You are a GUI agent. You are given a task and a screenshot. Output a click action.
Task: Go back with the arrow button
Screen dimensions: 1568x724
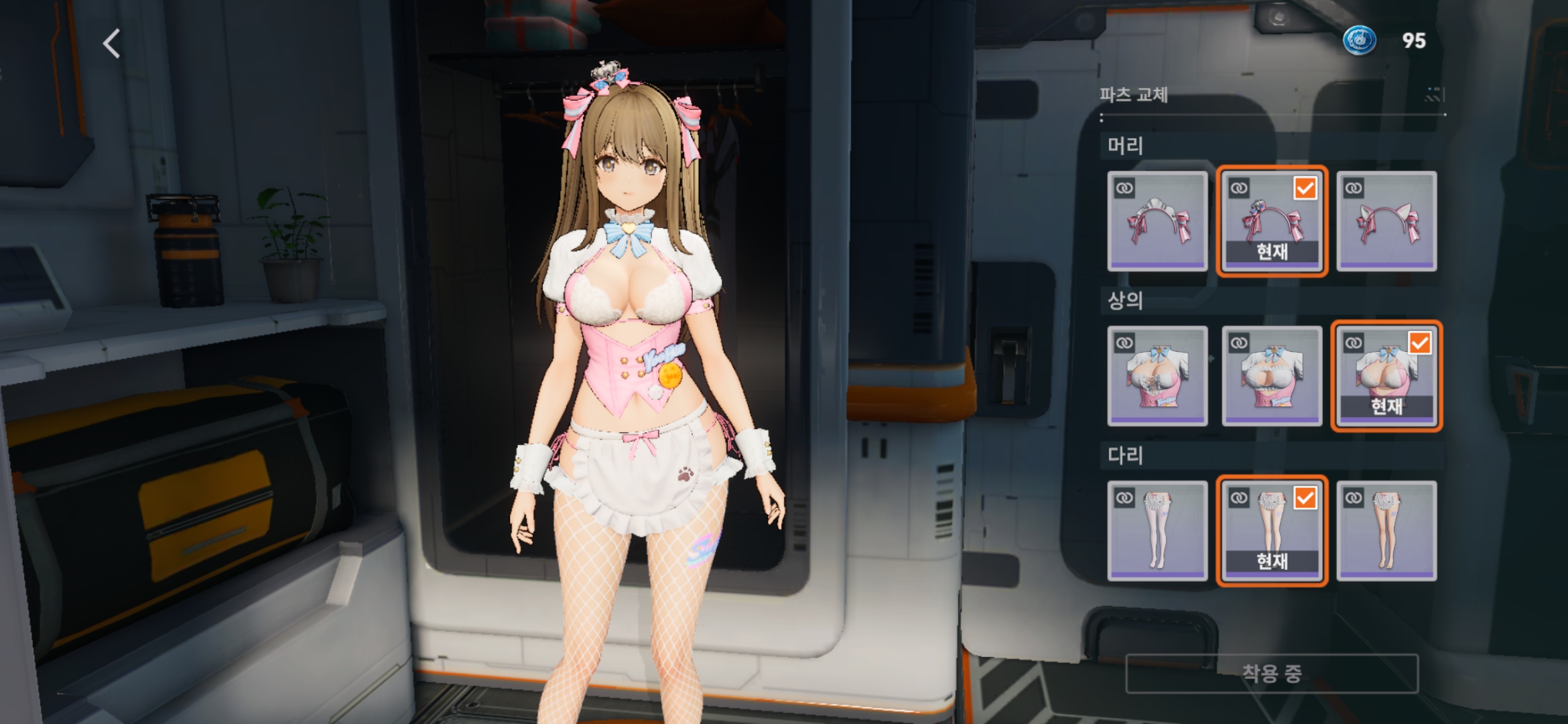pos(112,44)
